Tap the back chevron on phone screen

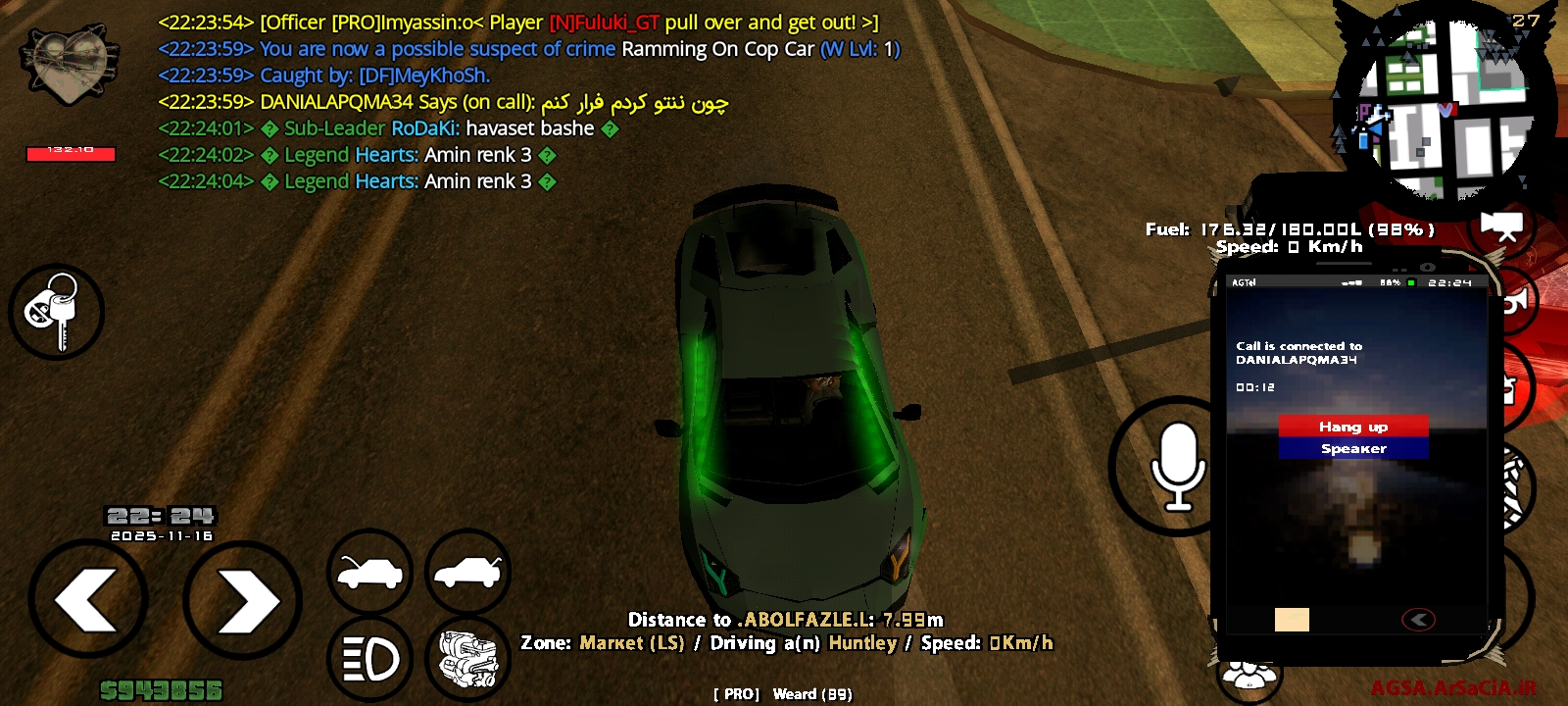(1417, 618)
